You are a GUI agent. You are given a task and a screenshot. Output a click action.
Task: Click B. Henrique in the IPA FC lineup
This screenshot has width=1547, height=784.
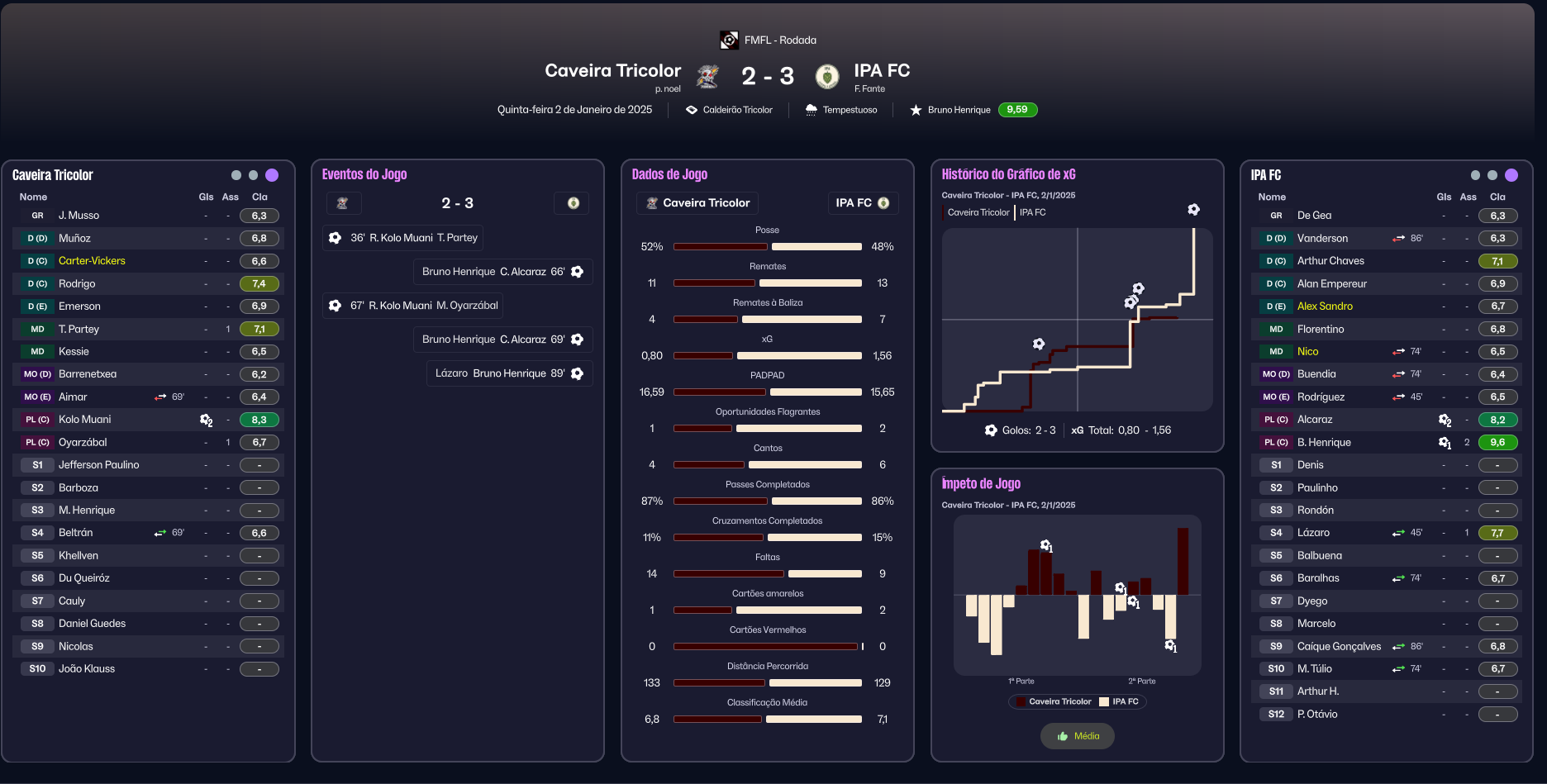click(x=1324, y=443)
